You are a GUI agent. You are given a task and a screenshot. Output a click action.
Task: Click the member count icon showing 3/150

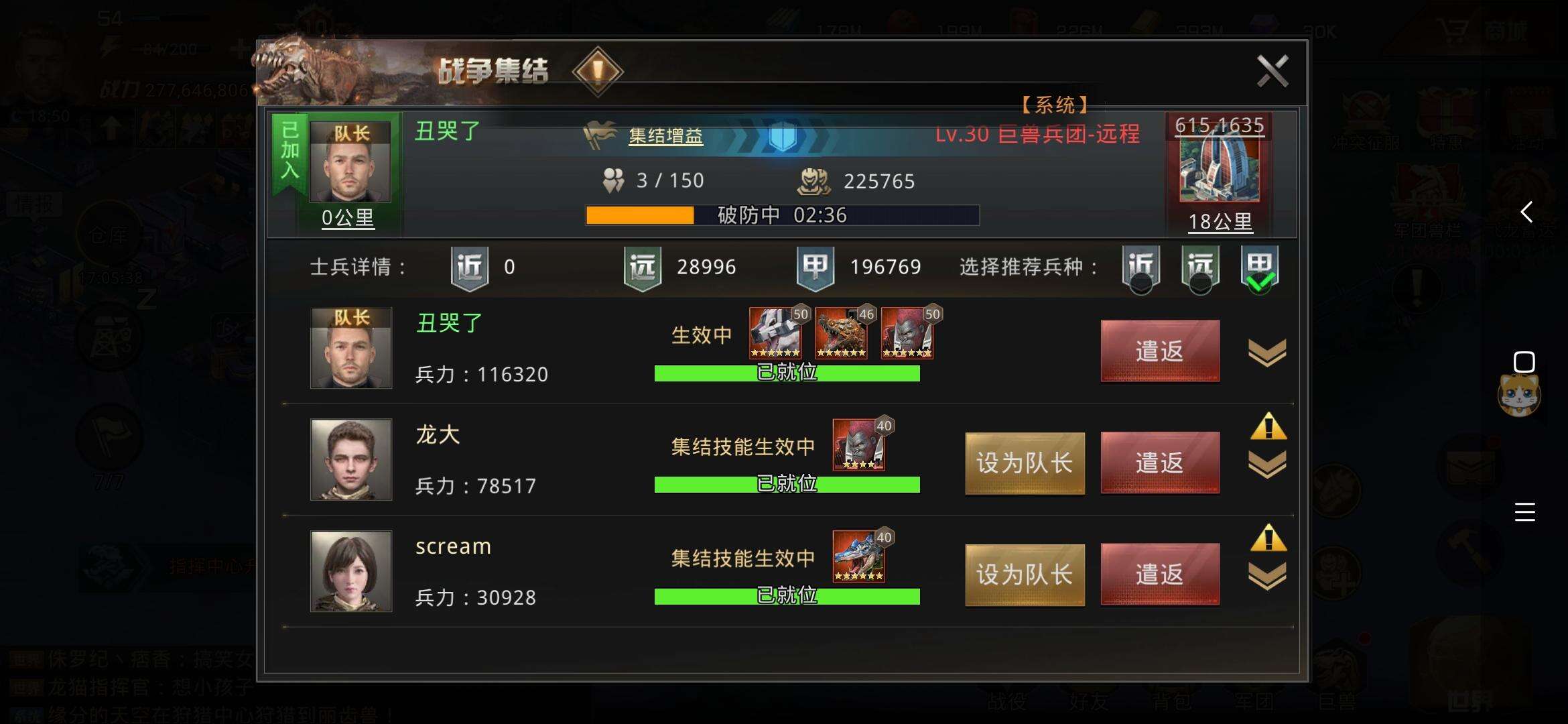614,180
